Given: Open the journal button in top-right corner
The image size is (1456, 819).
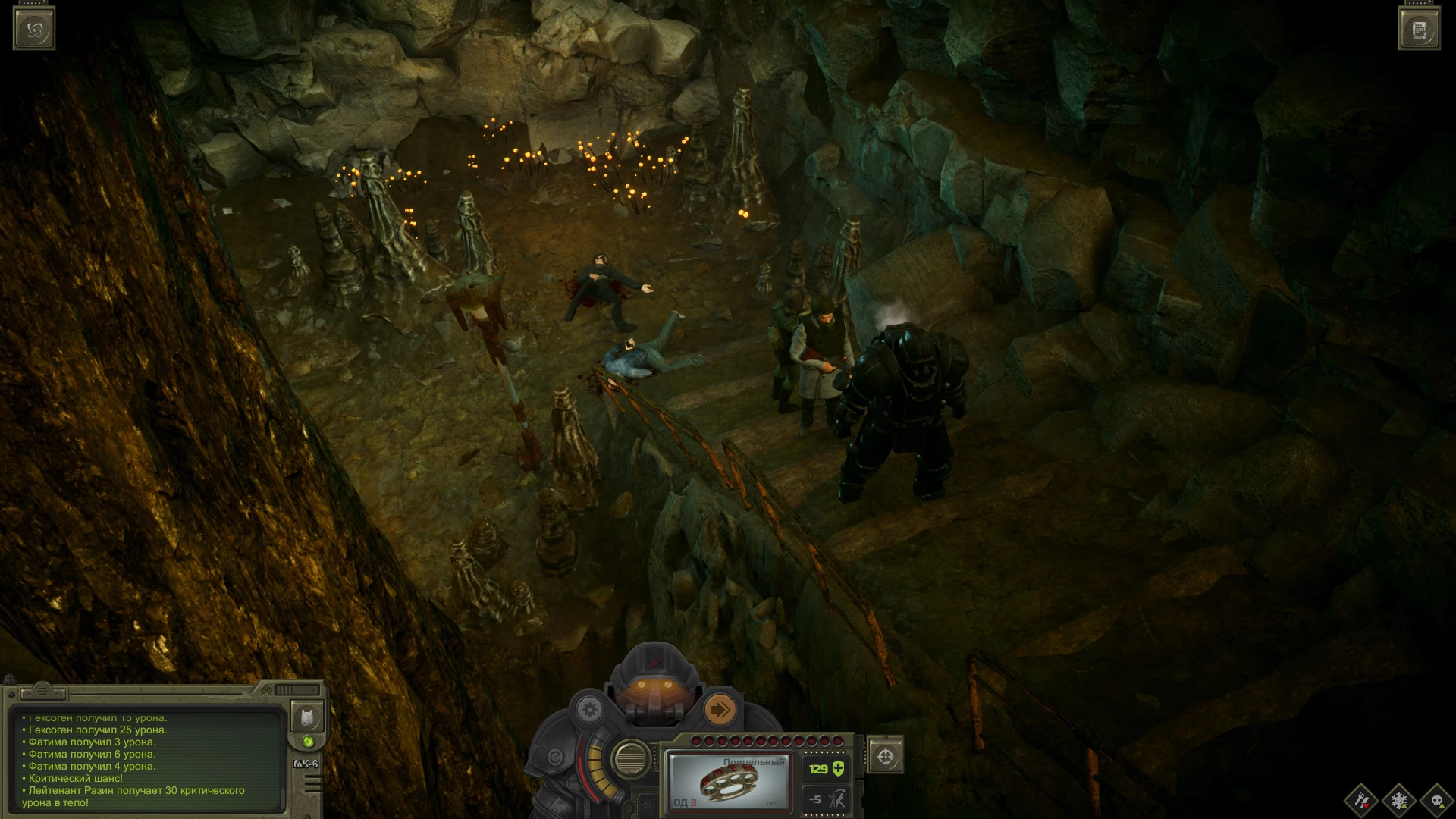Looking at the screenshot, I should [1420, 30].
